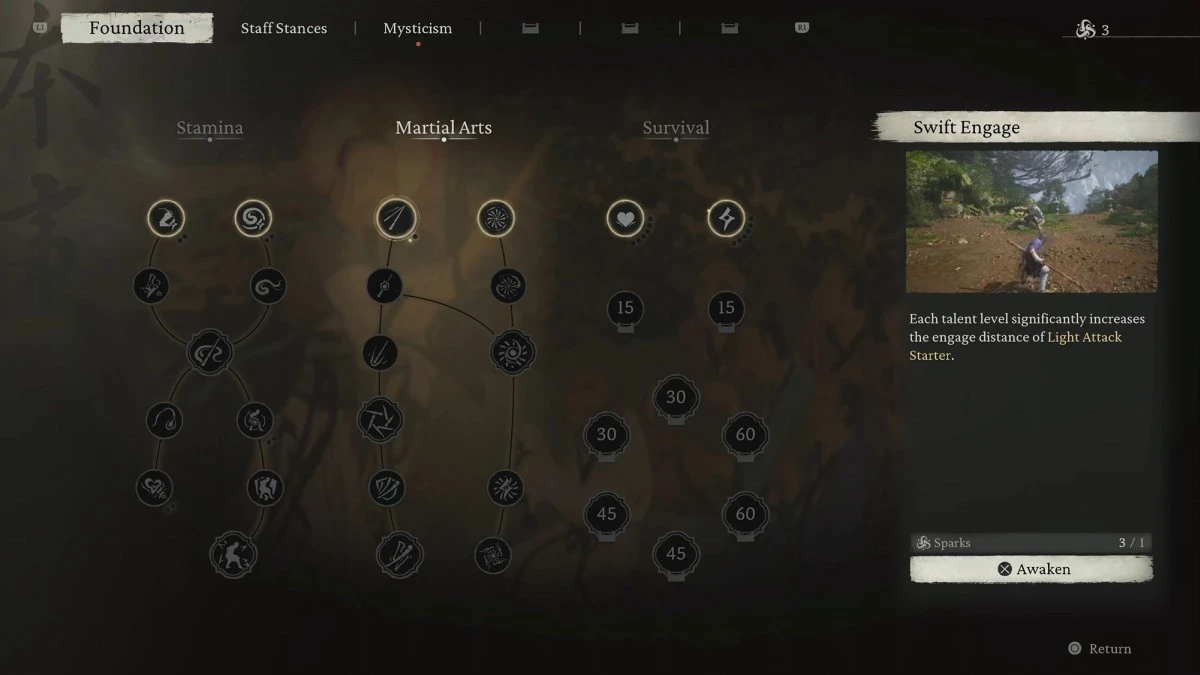
Task: Select the Stamina category header
Action: coord(210,128)
